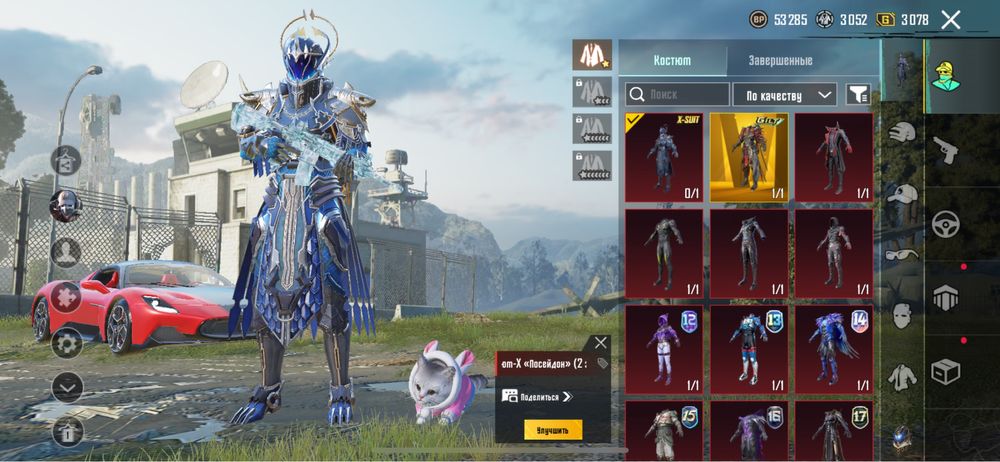Click the Поиск search field
The height and width of the screenshot is (462, 1000).
coord(678,94)
